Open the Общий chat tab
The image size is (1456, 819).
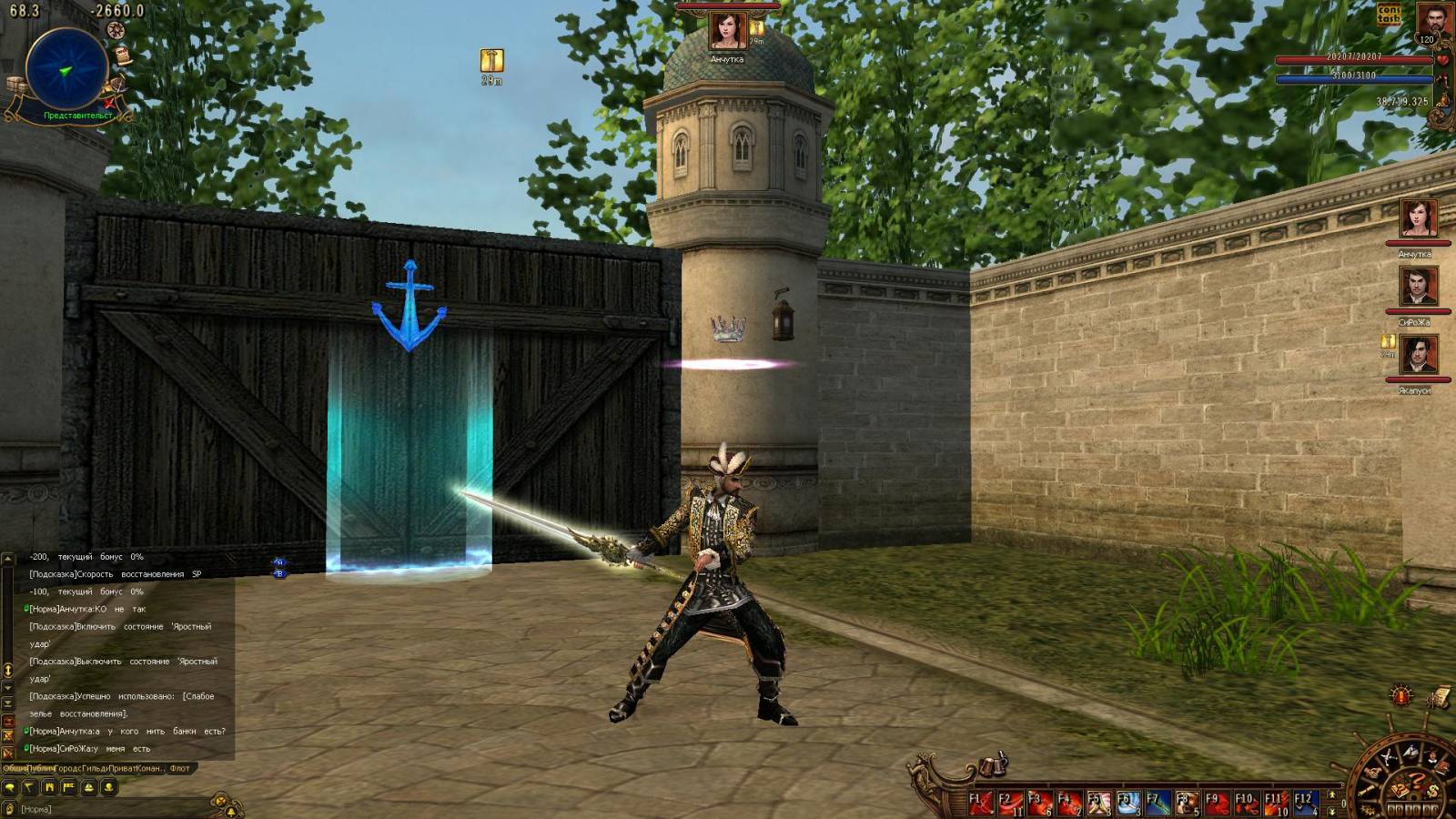pos(15,768)
